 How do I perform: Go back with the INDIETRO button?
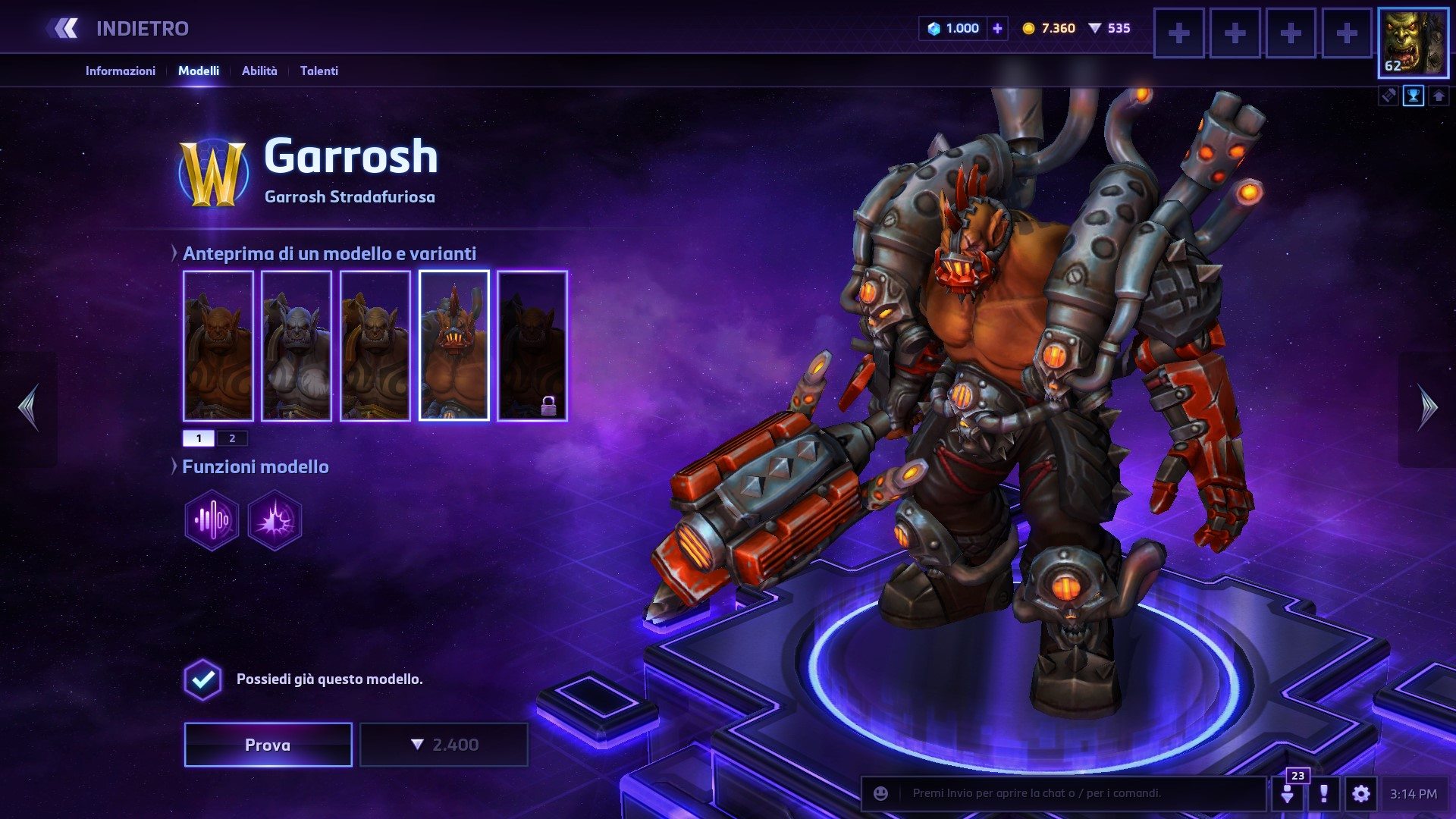tap(121, 29)
